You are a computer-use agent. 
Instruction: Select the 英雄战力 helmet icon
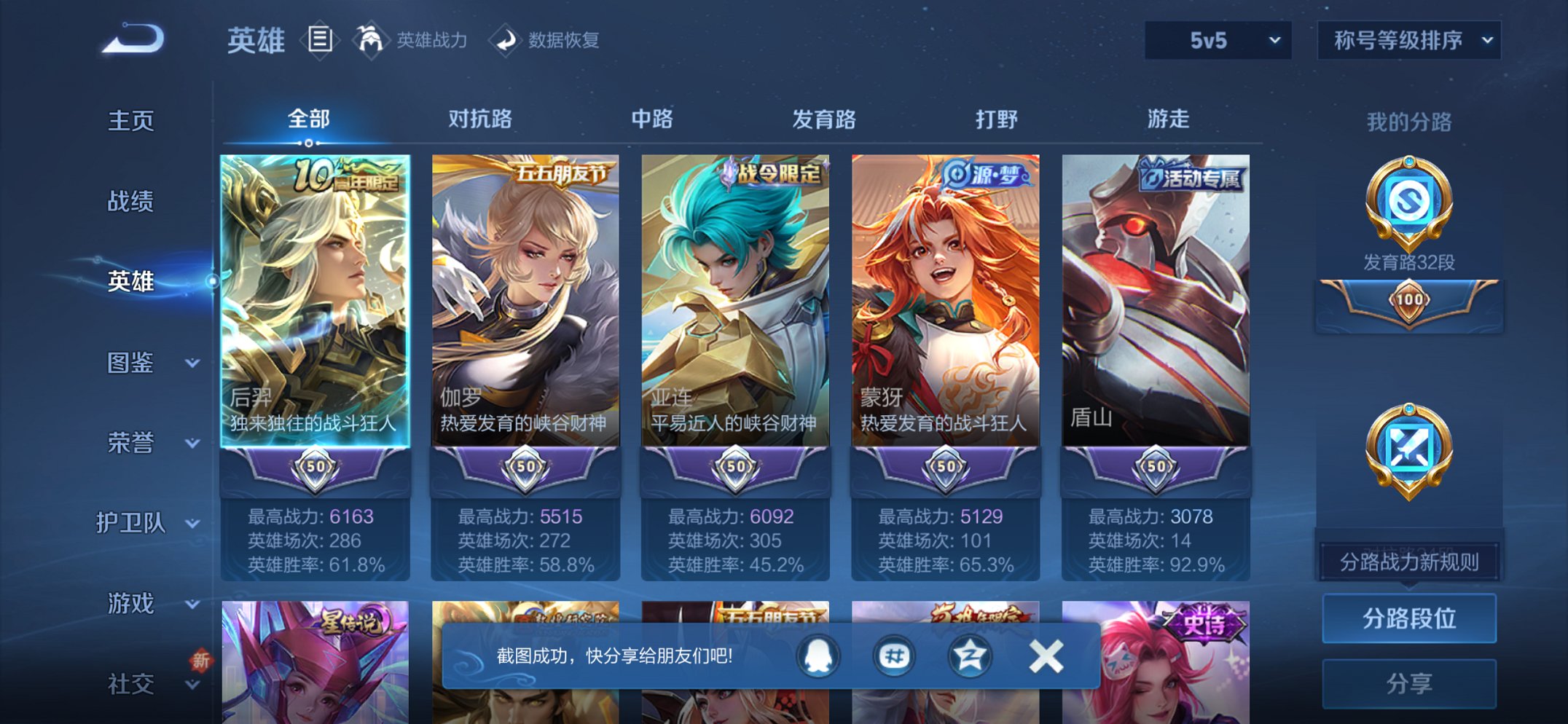pyautogui.click(x=371, y=40)
